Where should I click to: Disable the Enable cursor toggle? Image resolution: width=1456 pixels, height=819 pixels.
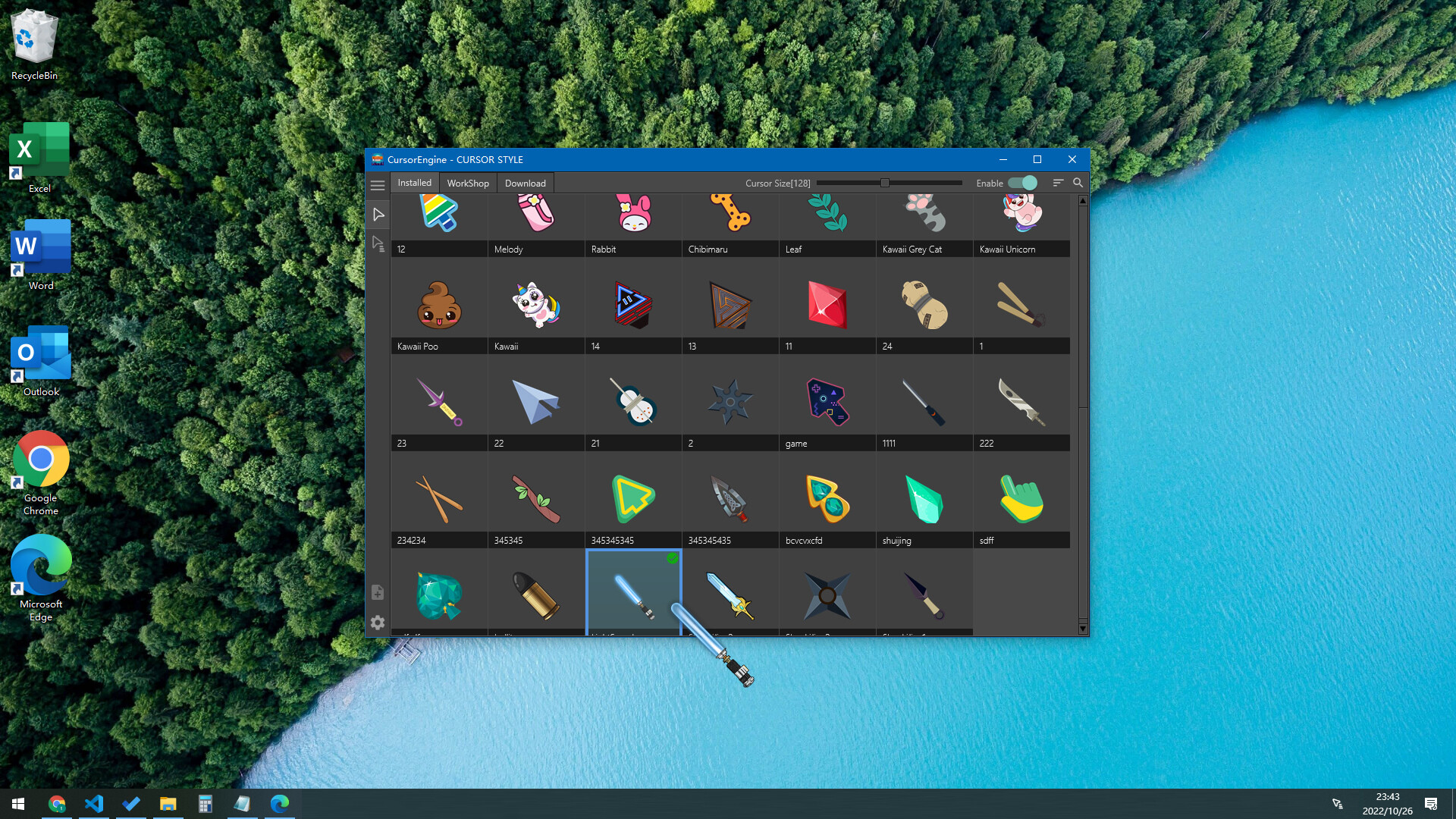(x=1023, y=183)
